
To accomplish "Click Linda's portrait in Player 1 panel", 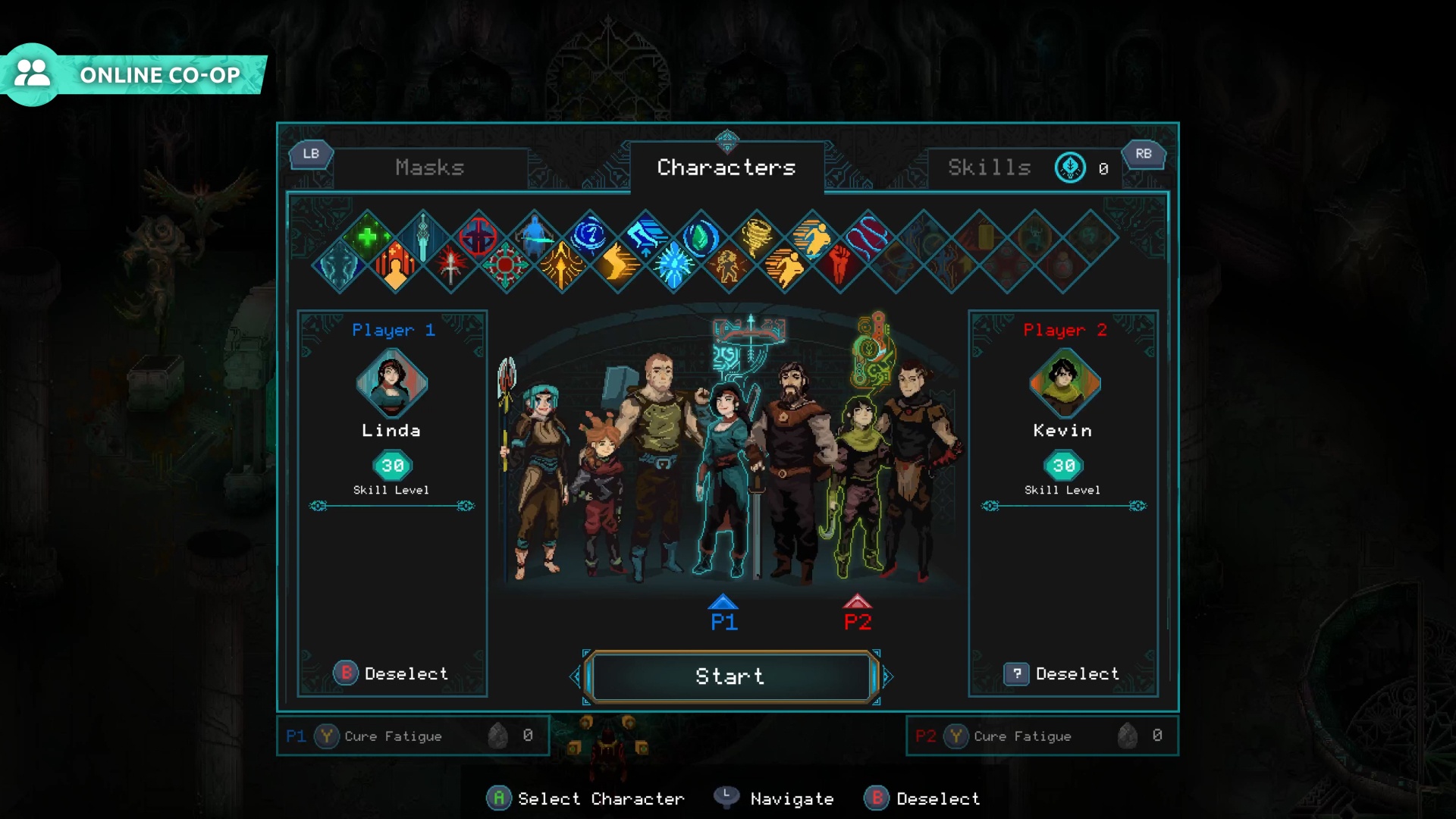I will coord(391,384).
